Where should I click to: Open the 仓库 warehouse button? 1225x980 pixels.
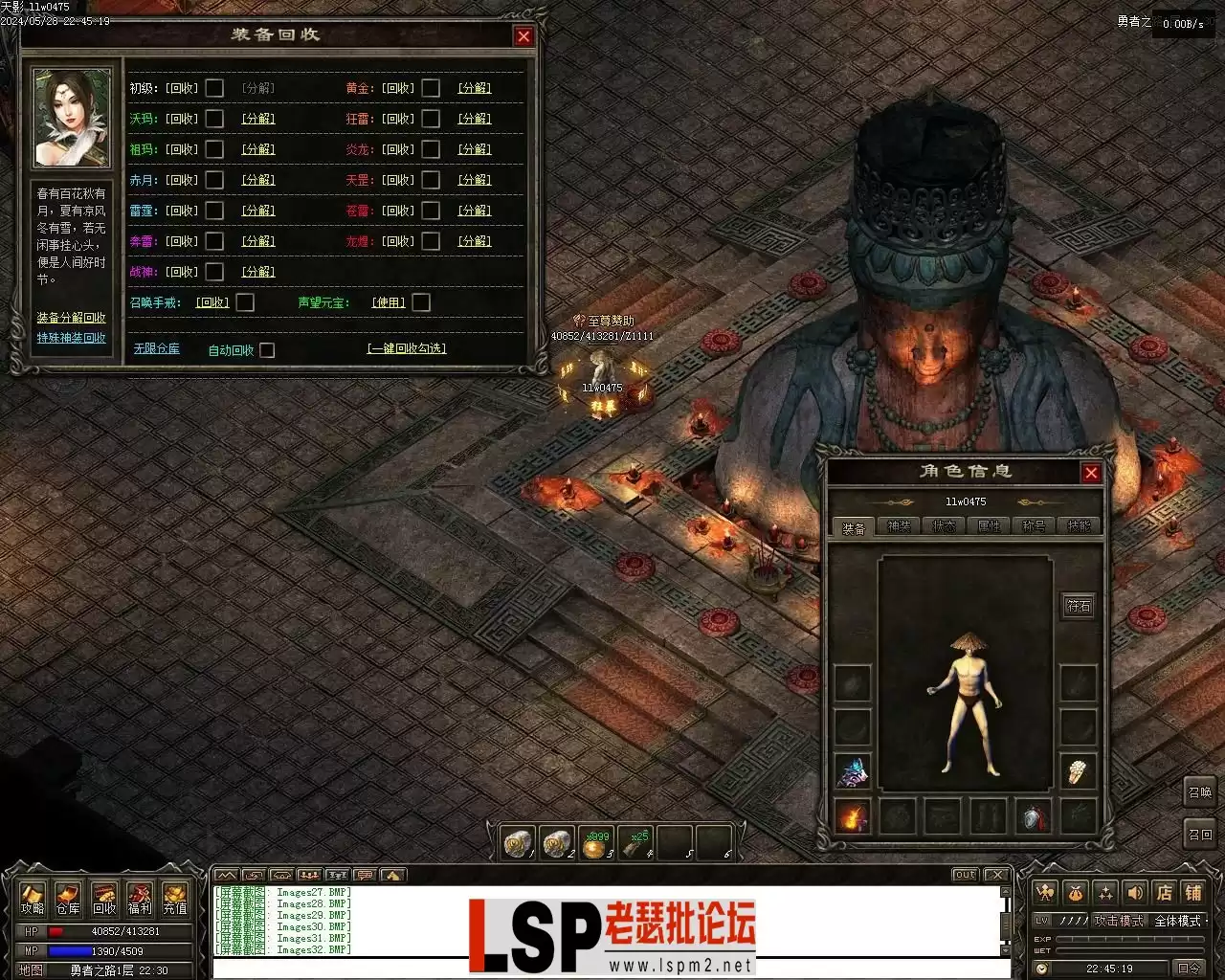68,898
